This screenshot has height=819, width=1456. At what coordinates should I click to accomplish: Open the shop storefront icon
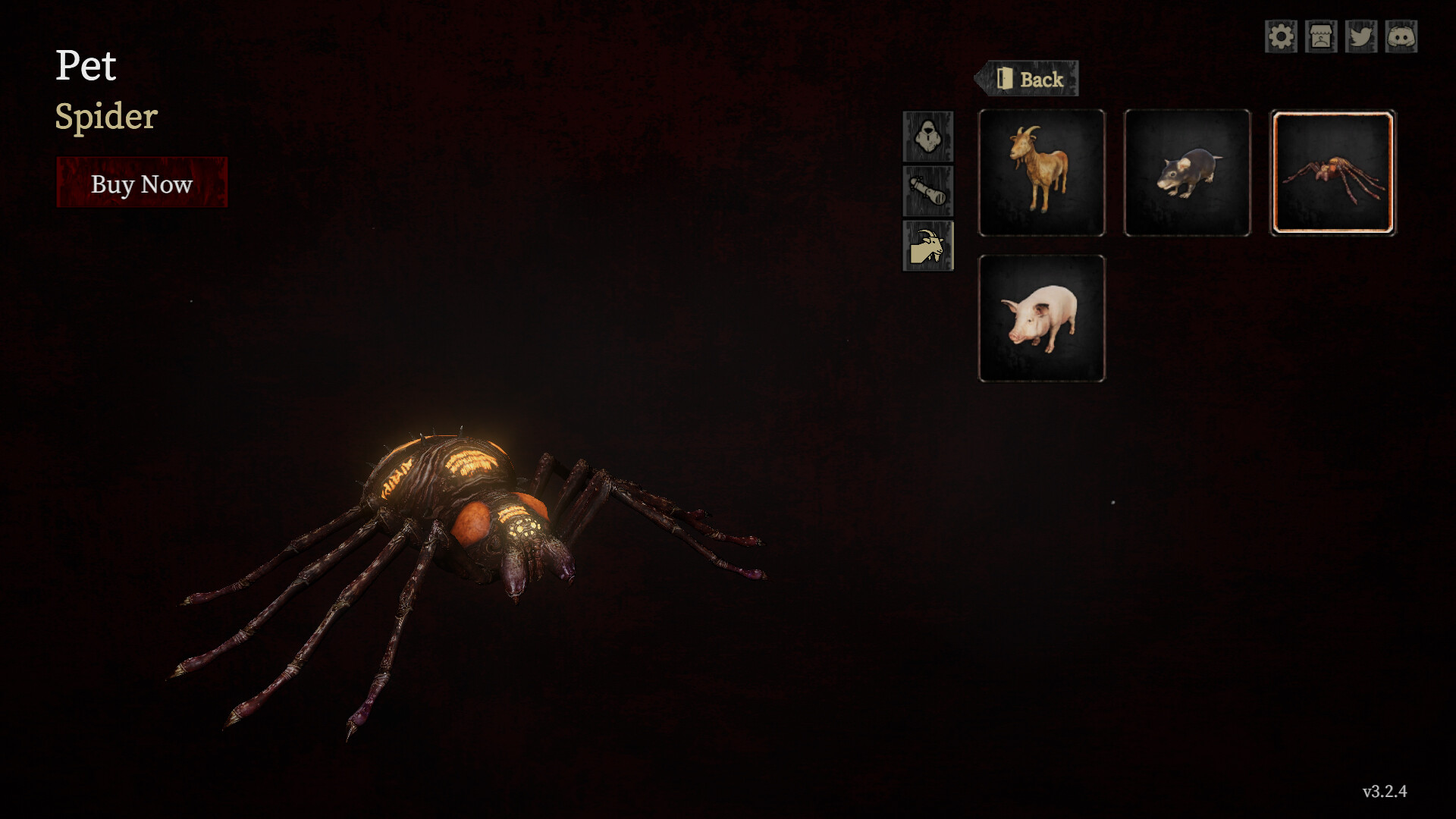point(1321,36)
